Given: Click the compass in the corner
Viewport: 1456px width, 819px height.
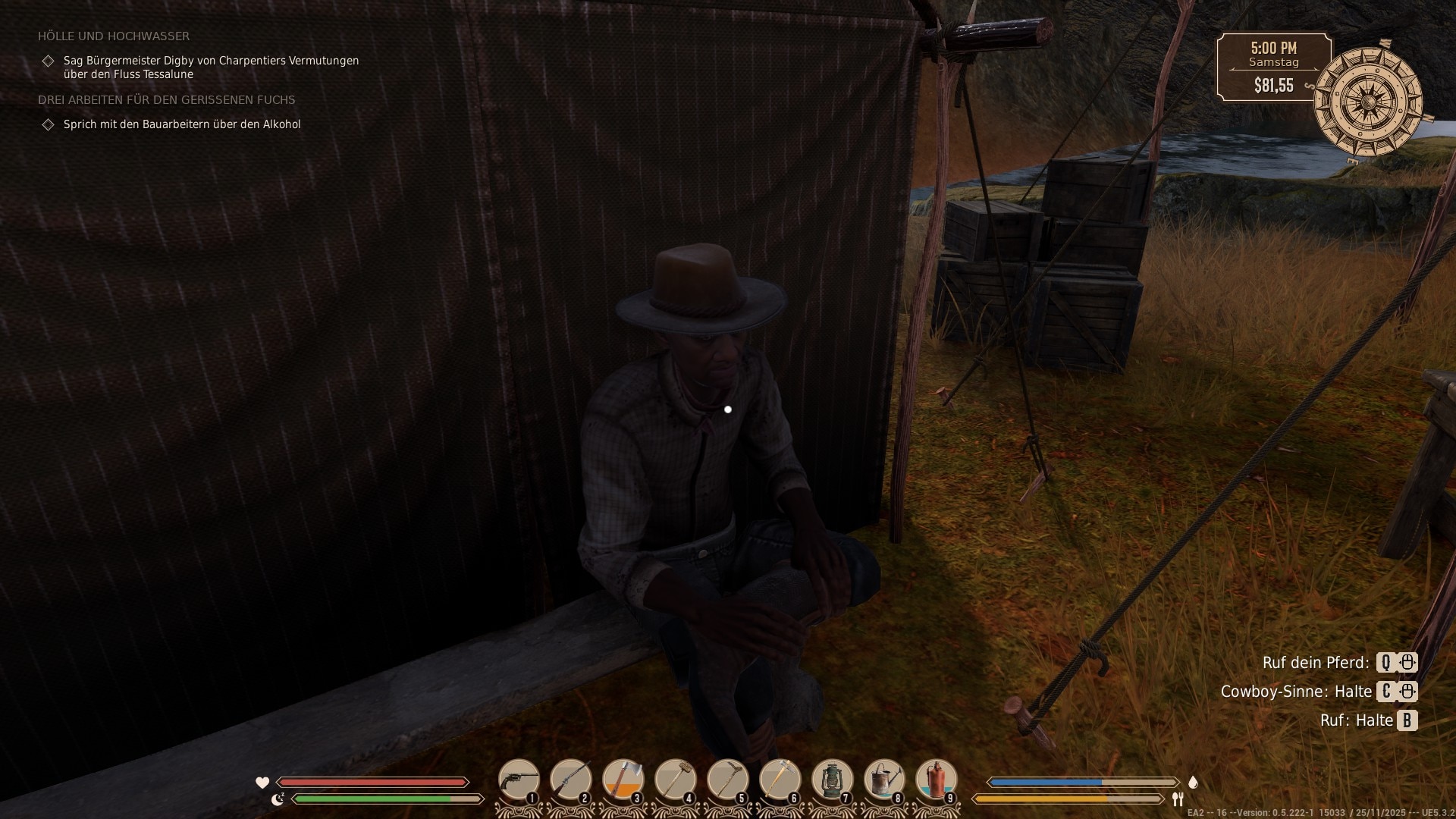Looking at the screenshot, I should point(1368,102).
